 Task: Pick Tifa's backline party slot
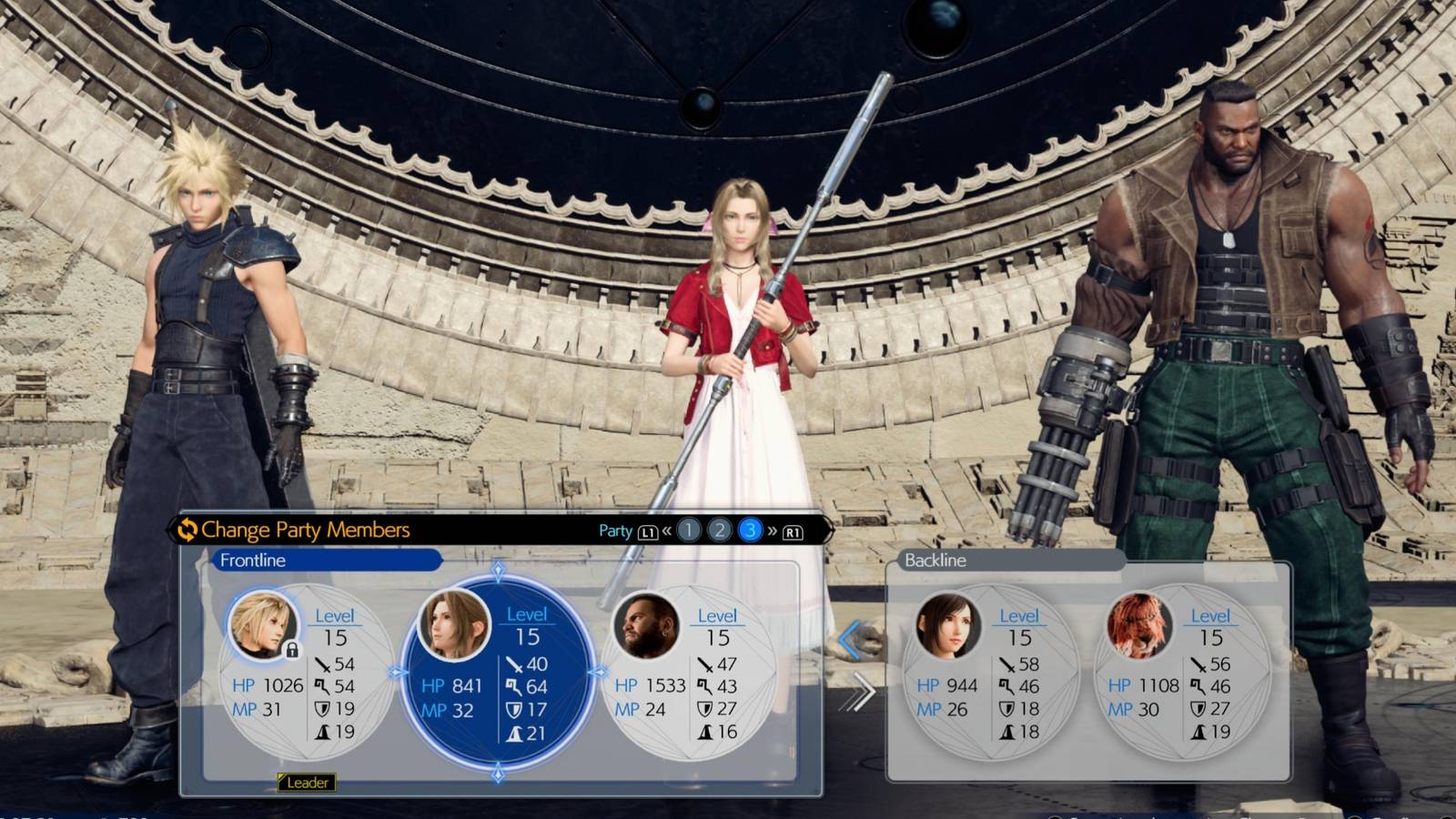pos(992,673)
